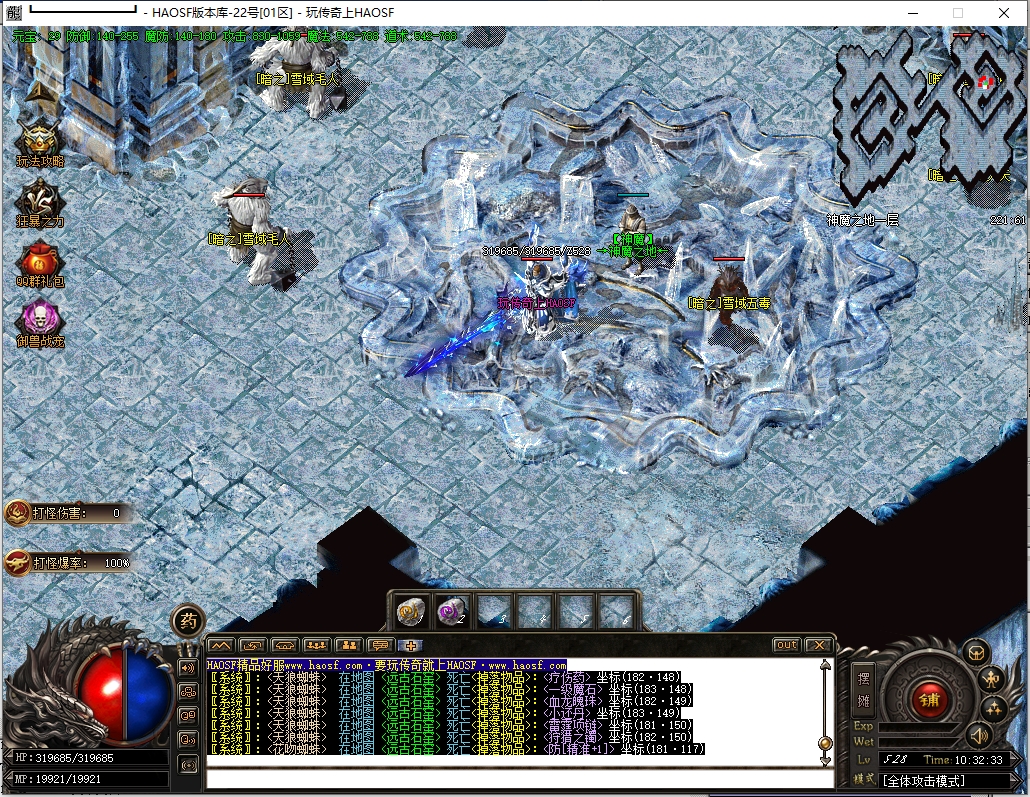Use the purple scroll in hotbar slot 2
The height and width of the screenshot is (797, 1030).
[x=453, y=609]
